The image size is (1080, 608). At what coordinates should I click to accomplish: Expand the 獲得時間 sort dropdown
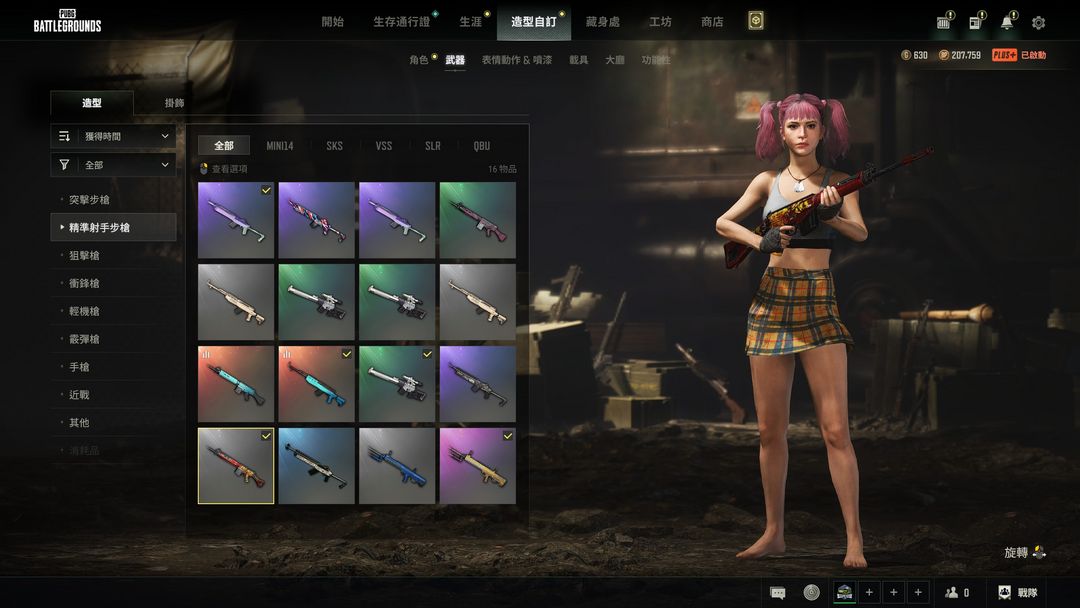(x=113, y=136)
